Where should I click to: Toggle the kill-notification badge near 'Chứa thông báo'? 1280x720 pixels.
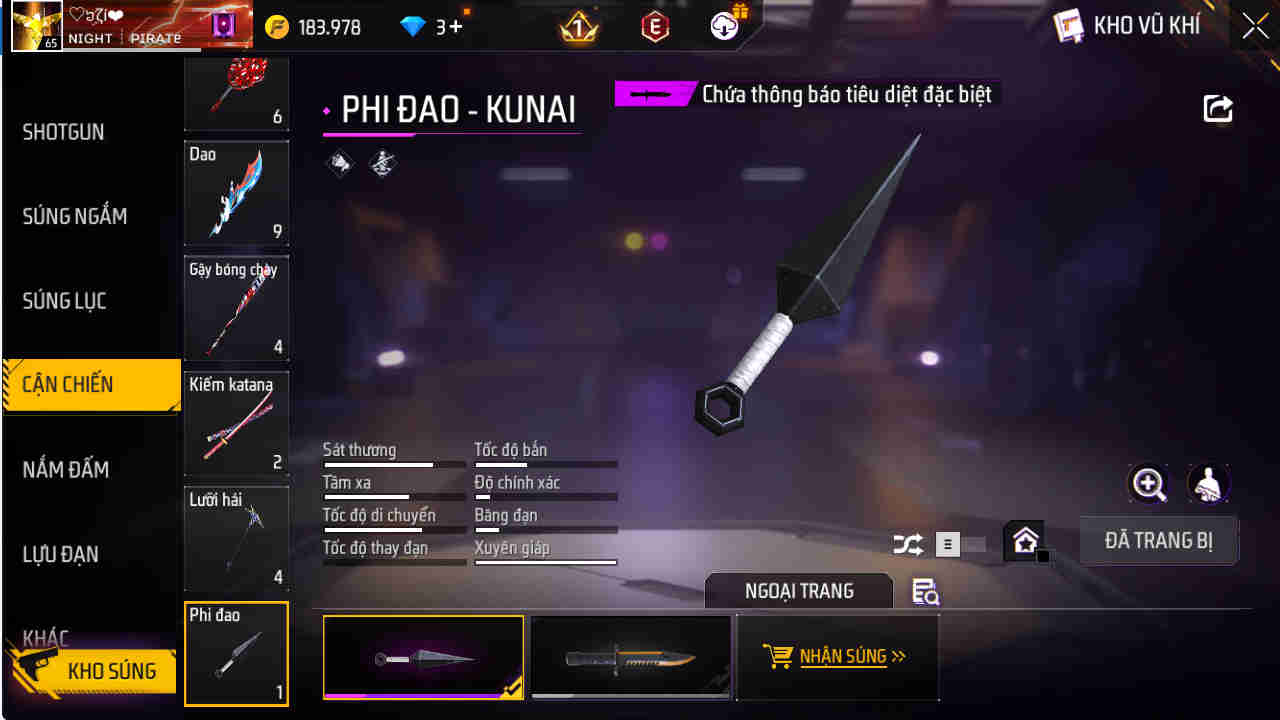[657, 93]
